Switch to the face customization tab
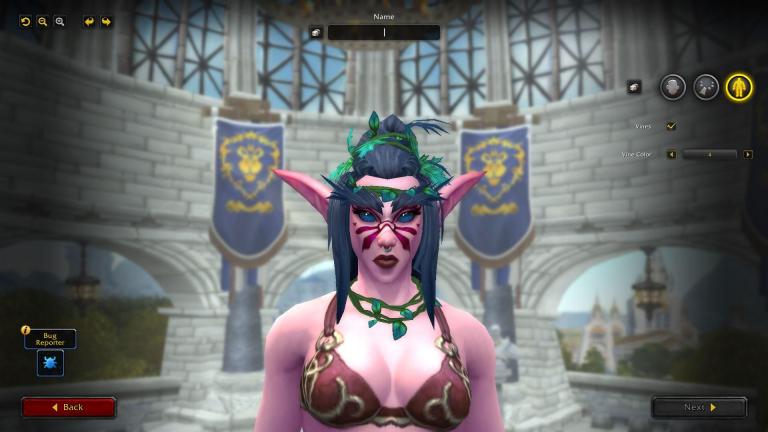The width and height of the screenshot is (768, 432). coord(672,87)
